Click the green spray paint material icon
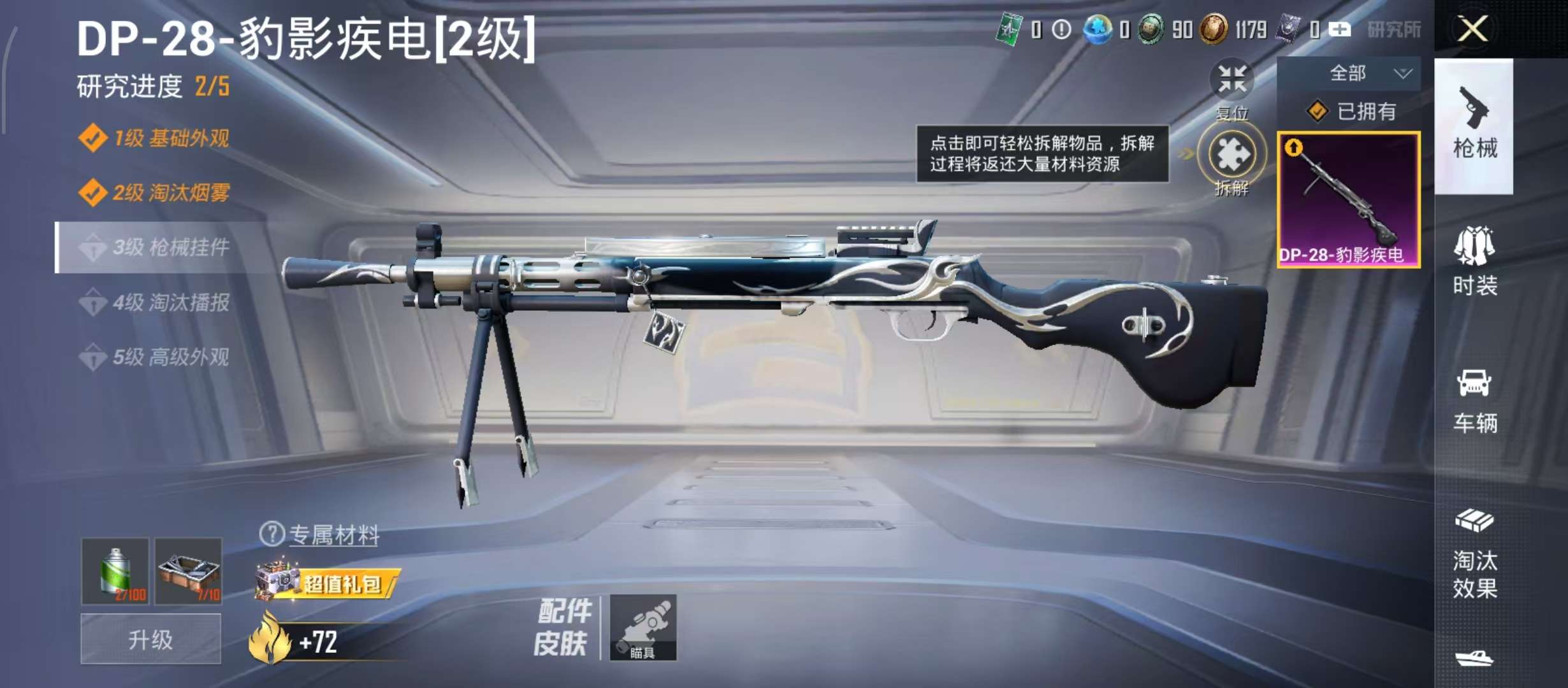 point(117,570)
